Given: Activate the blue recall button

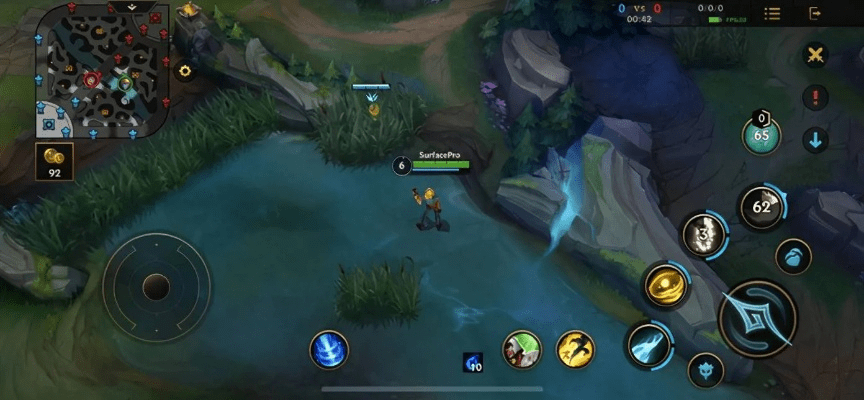Looking at the screenshot, I should coord(329,349).
